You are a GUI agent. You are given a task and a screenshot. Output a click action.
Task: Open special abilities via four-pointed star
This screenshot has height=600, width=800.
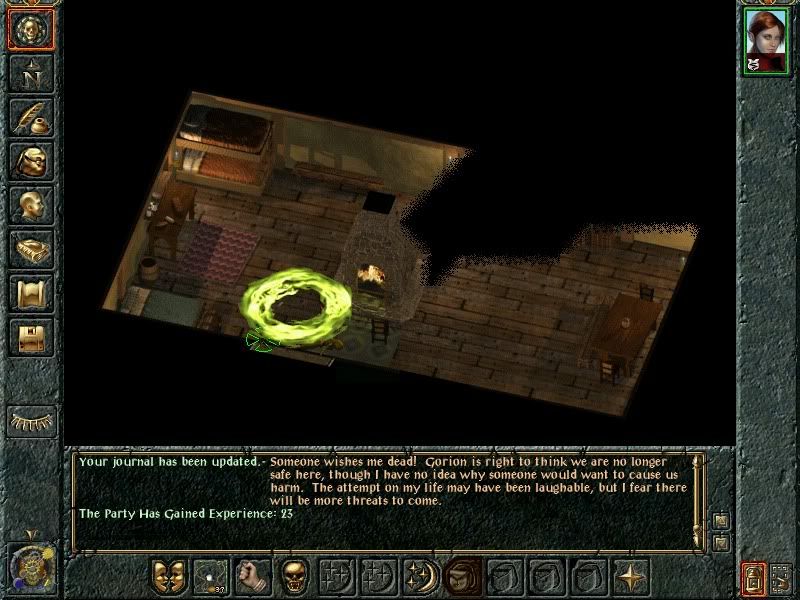(x=631, y=576)
